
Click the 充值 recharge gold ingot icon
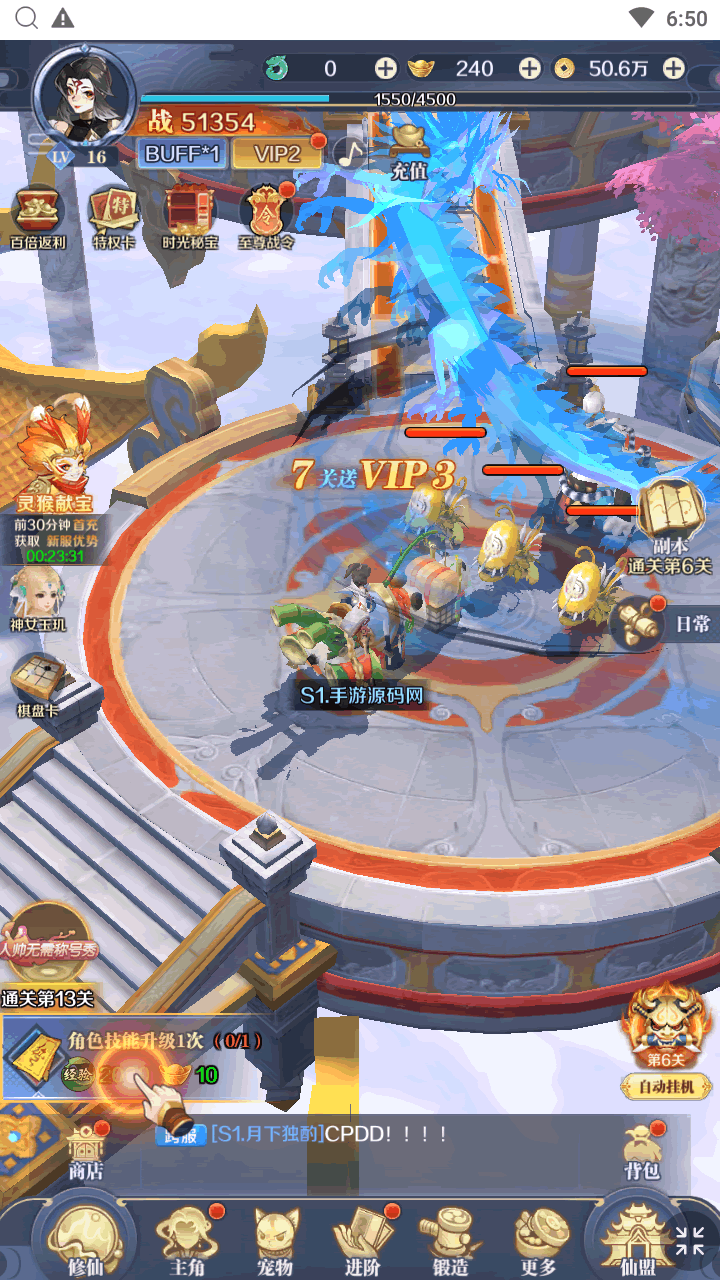click(409, 150)
